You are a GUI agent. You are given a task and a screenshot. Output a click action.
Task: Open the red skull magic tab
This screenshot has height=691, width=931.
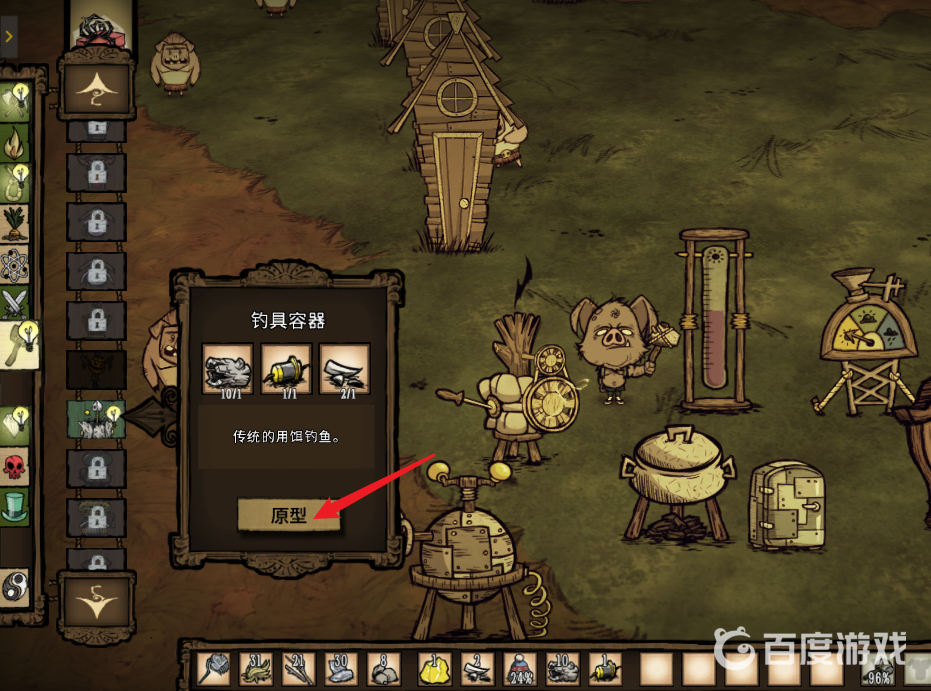tap(15, 466)
